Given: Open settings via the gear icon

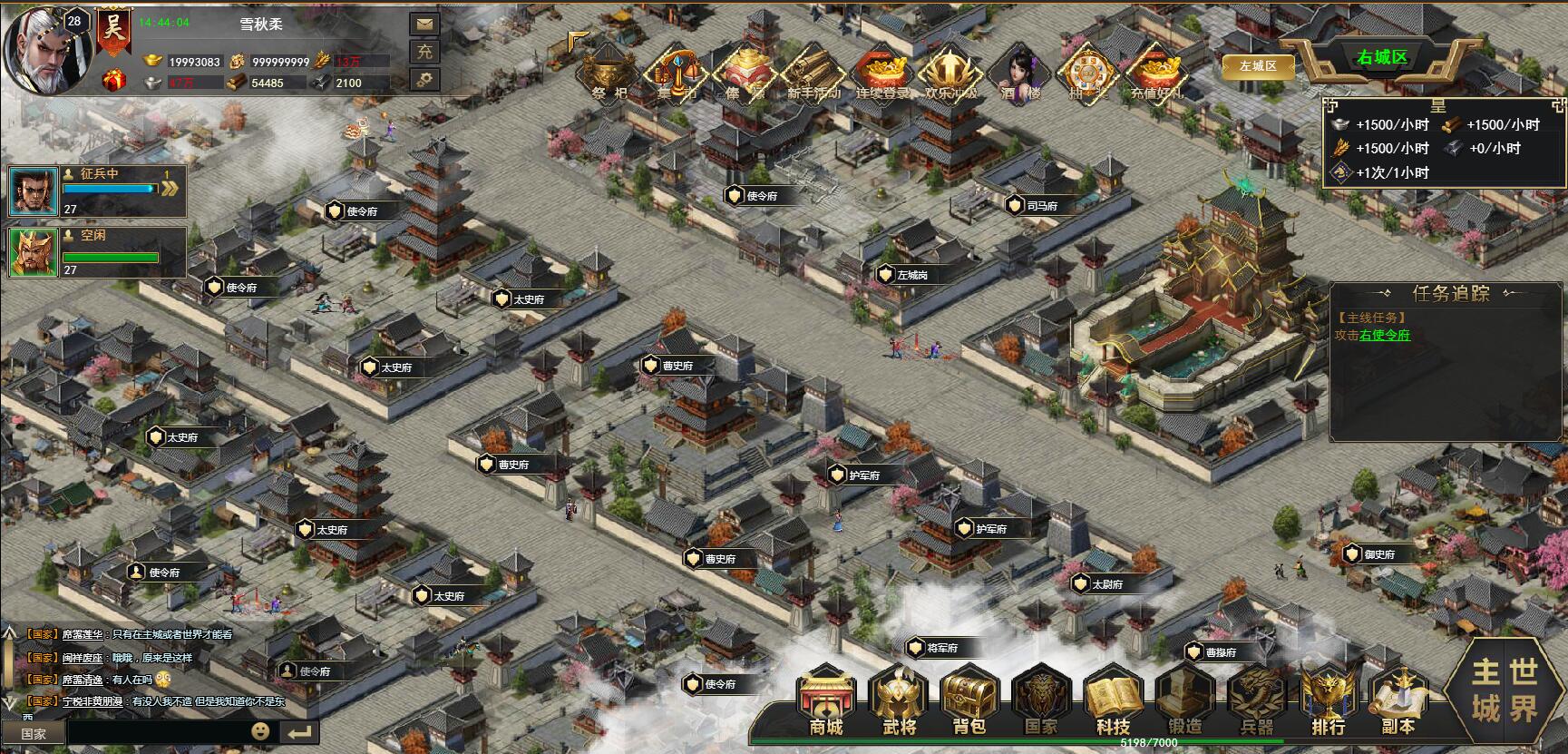Looking at the screenshot, I should pos(424,80).
